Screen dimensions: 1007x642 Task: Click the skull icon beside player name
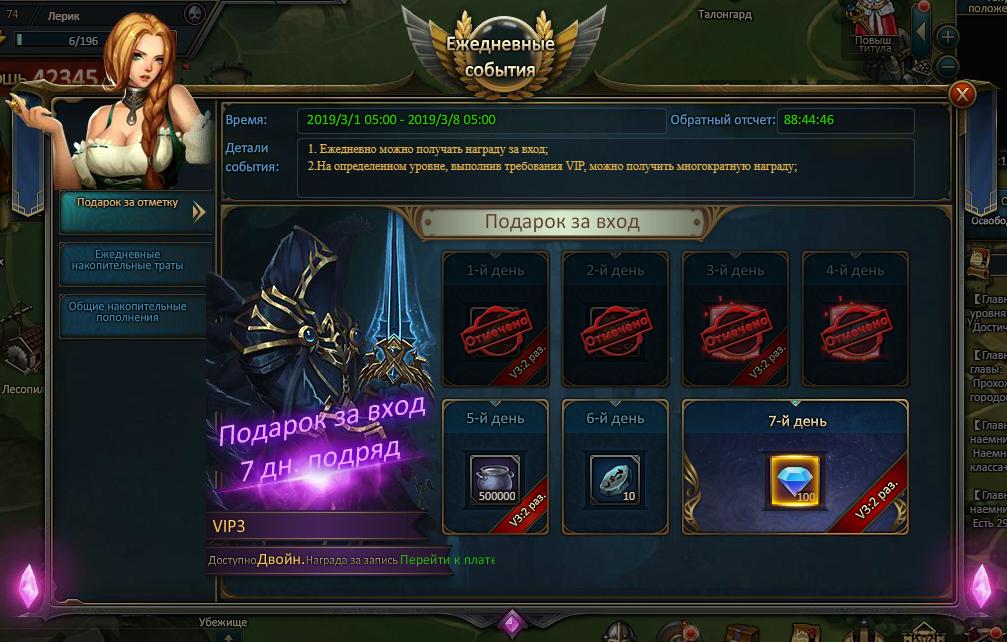[x=195, y=14]
